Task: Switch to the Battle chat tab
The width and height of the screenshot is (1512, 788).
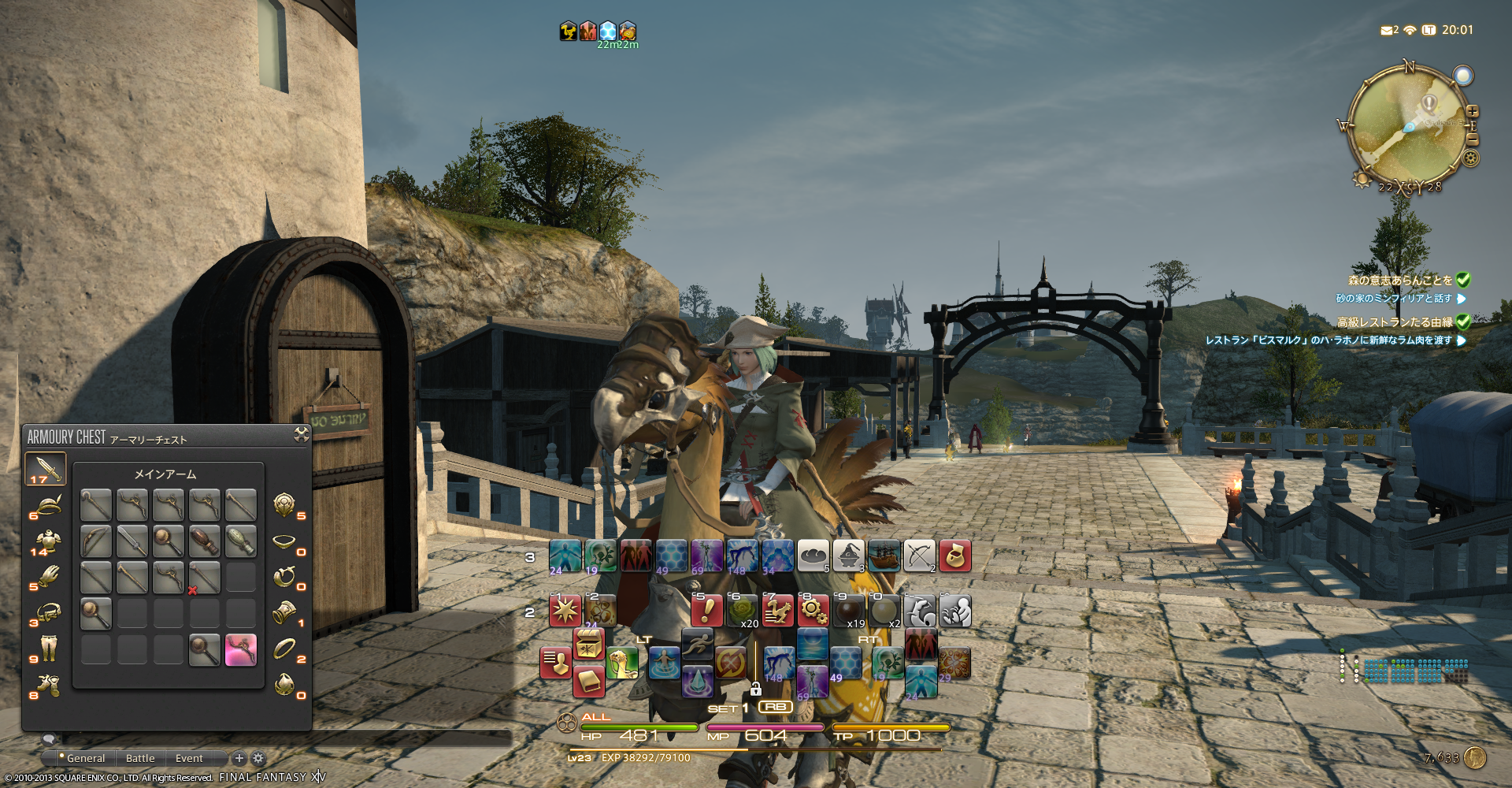Action: [140, 758]
